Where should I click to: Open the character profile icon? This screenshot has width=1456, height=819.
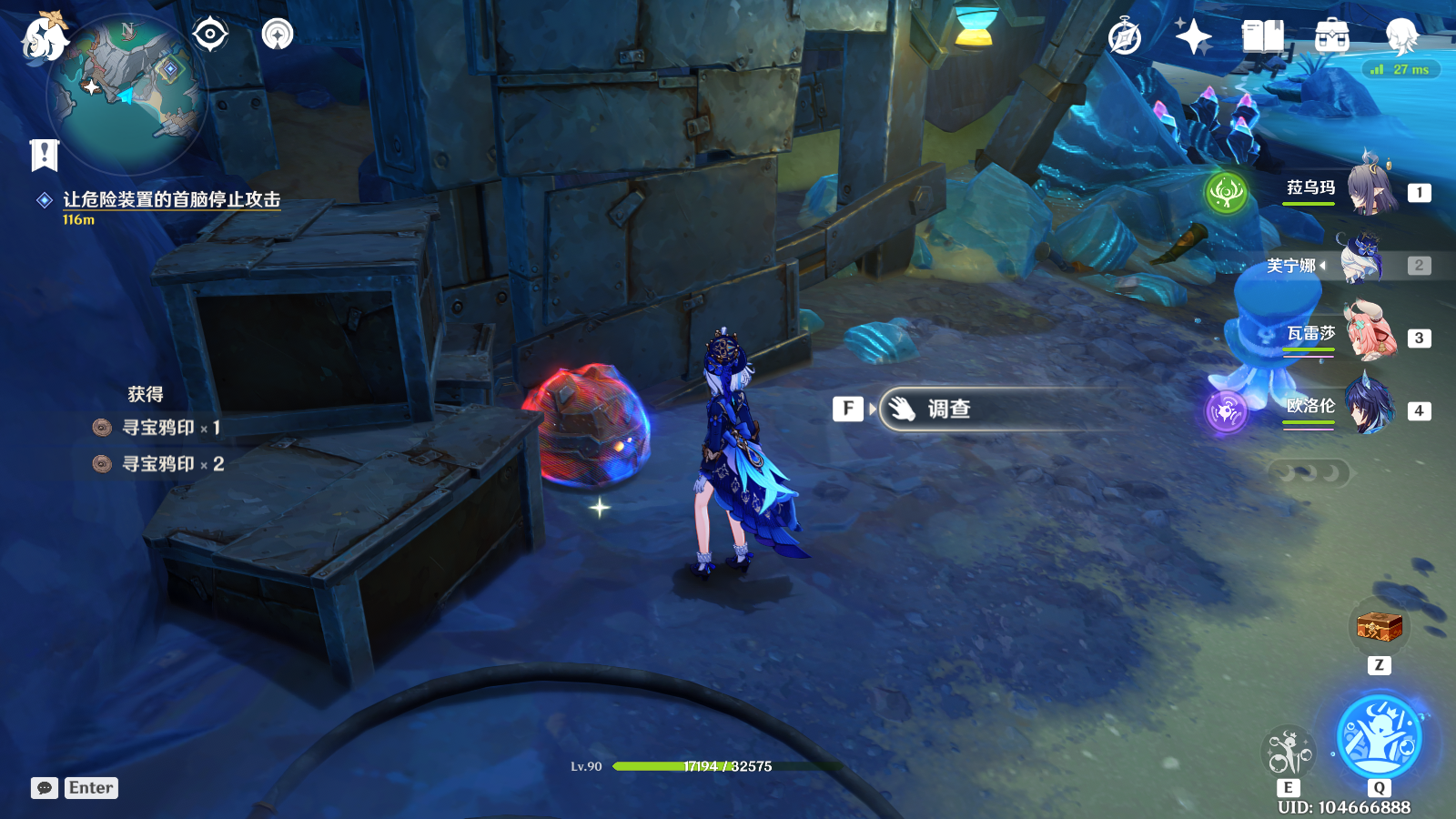1401,38
